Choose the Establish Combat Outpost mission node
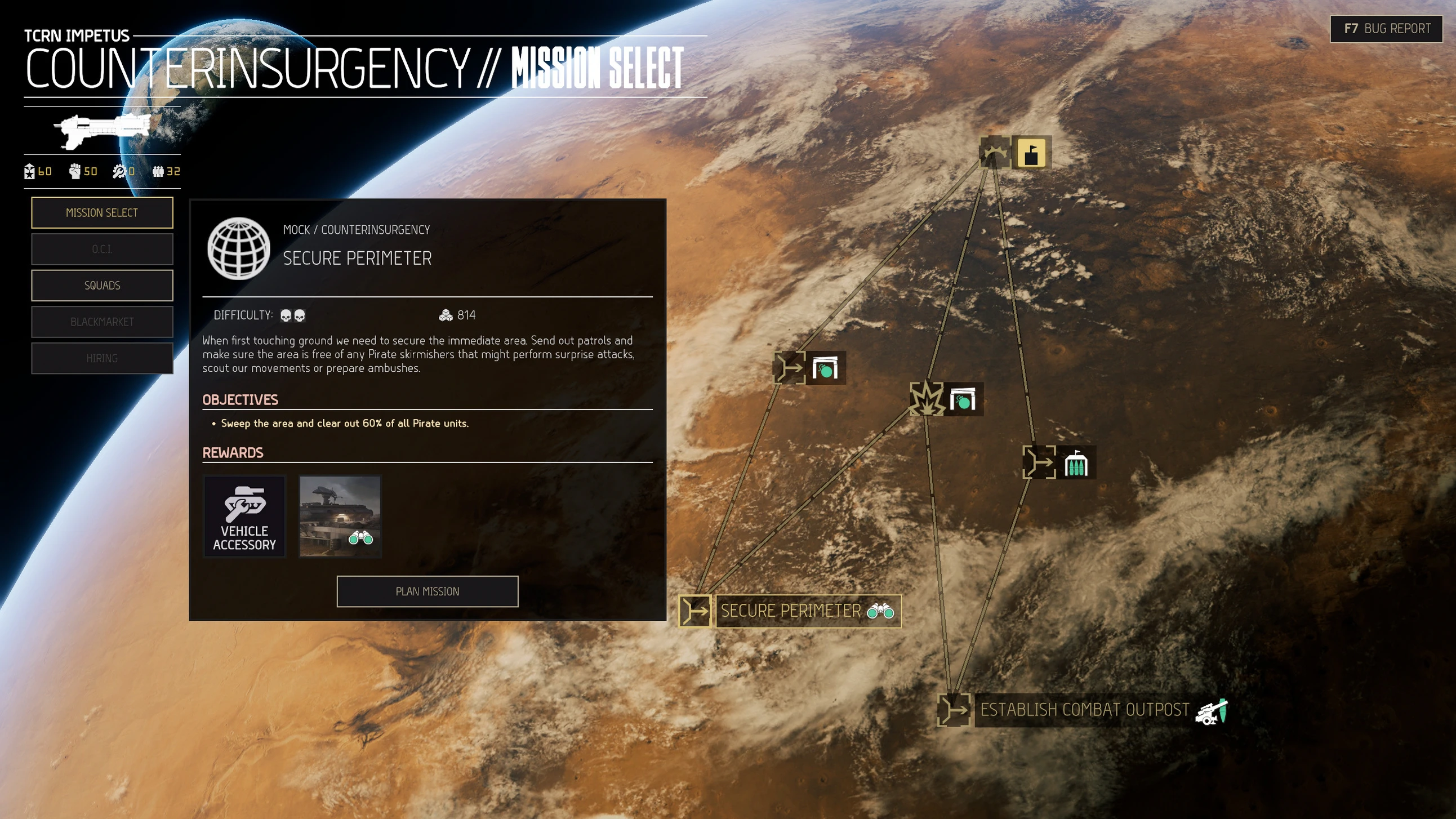 point(954,710)
